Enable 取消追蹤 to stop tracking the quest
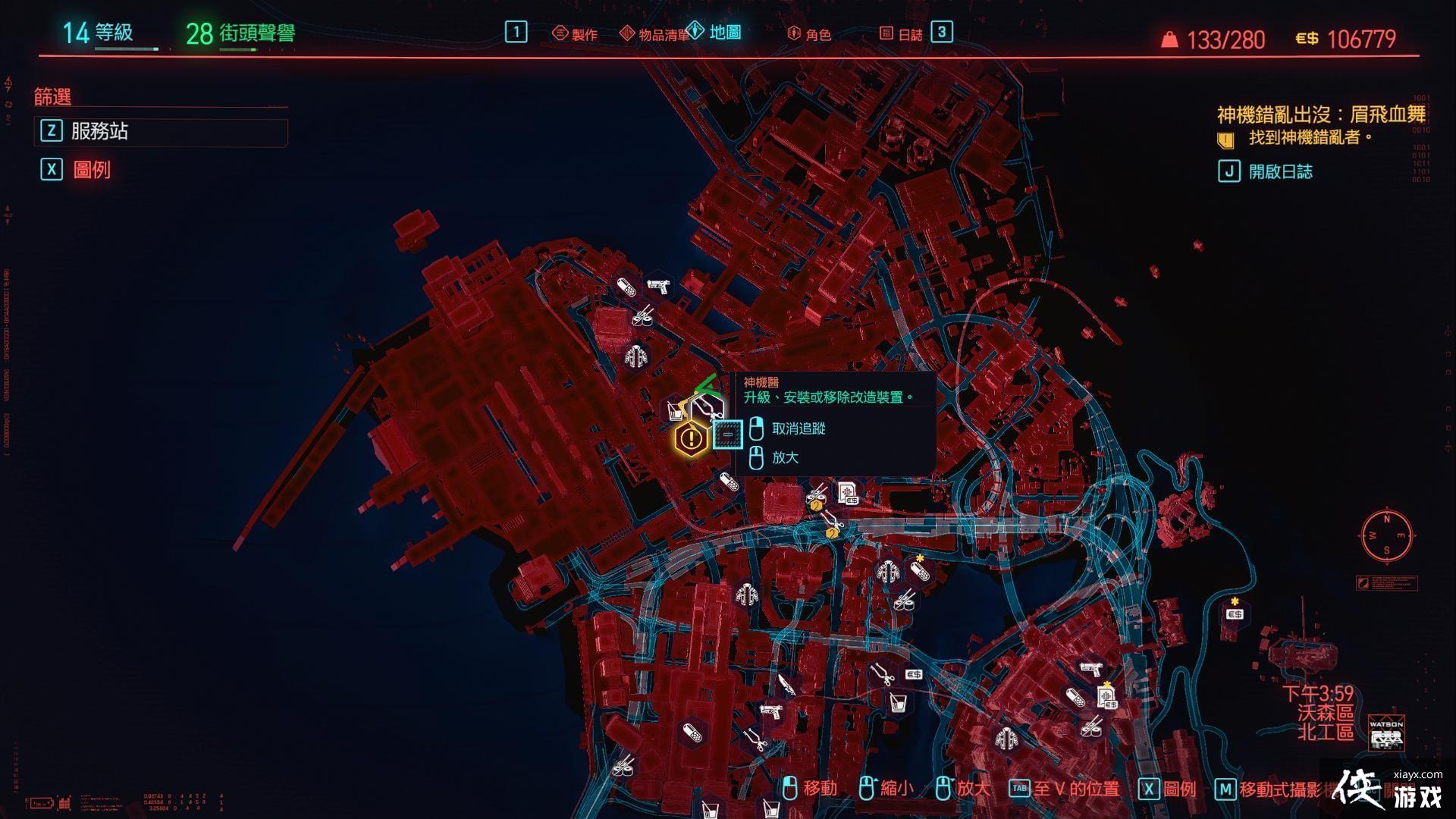This screenshot has width=1456, height=819. click(799, 428)
